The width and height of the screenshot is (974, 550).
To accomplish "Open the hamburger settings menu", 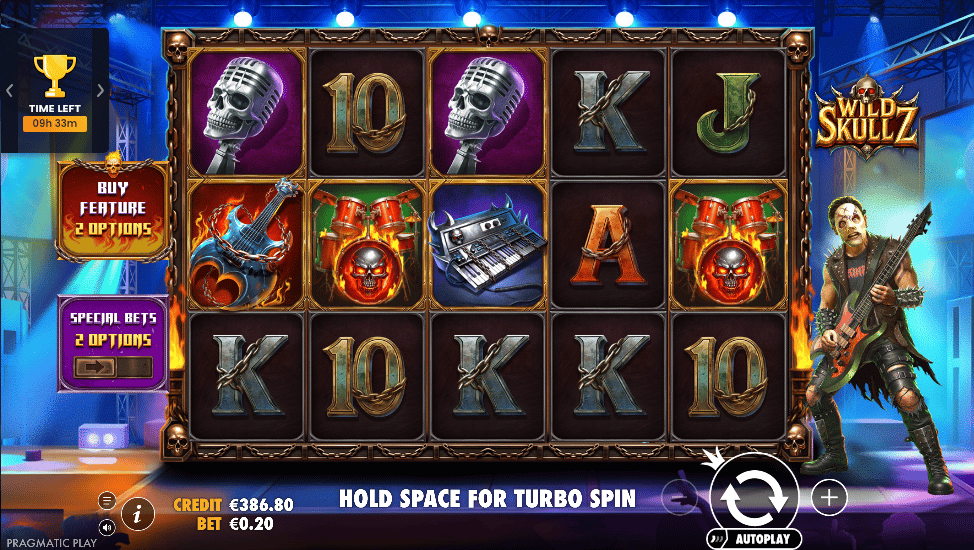I will [x=107, y=499].
